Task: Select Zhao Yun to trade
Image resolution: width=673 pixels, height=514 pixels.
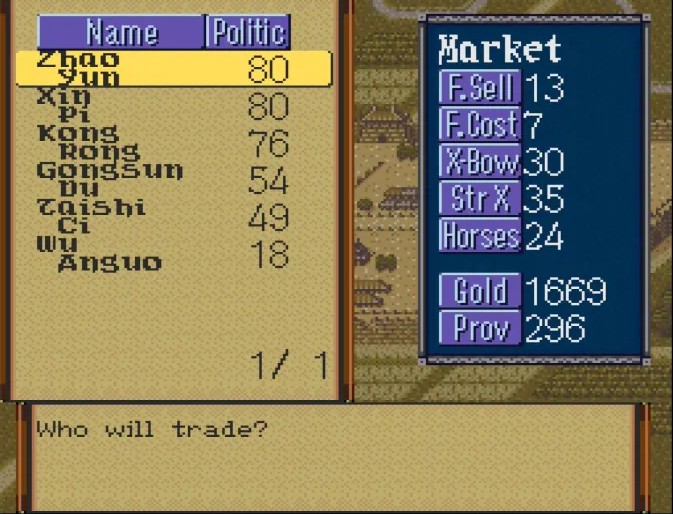Action: 172,68
